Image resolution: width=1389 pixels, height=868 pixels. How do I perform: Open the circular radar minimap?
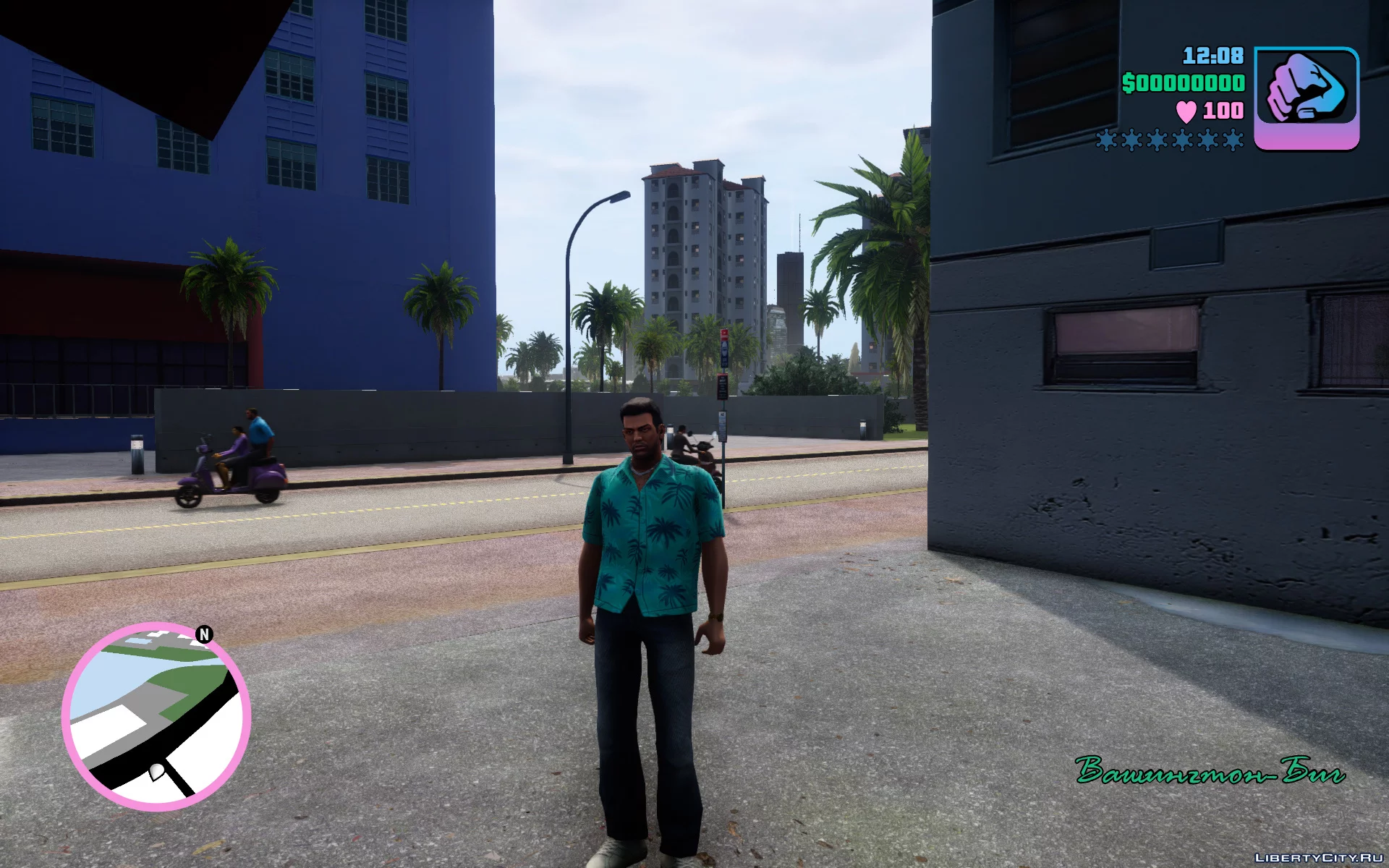[x=156, y=715]
